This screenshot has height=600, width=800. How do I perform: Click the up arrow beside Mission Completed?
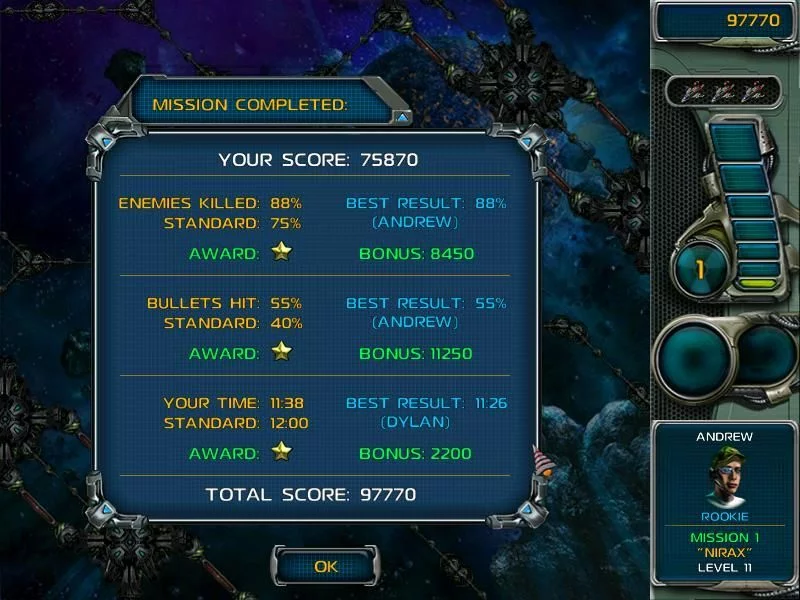coord(402,117)
